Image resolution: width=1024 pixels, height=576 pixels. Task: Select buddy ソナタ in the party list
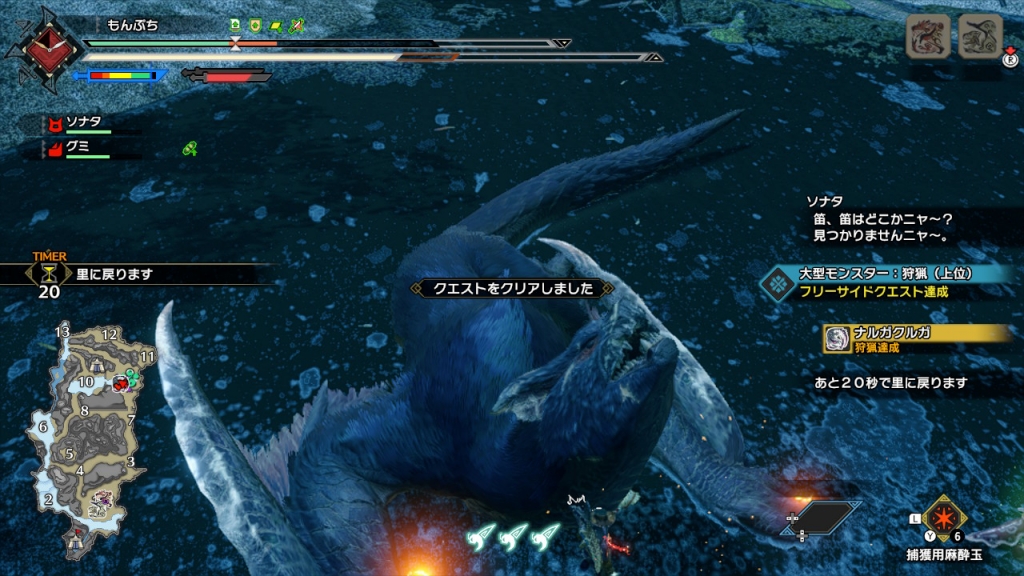coord(84,123)
